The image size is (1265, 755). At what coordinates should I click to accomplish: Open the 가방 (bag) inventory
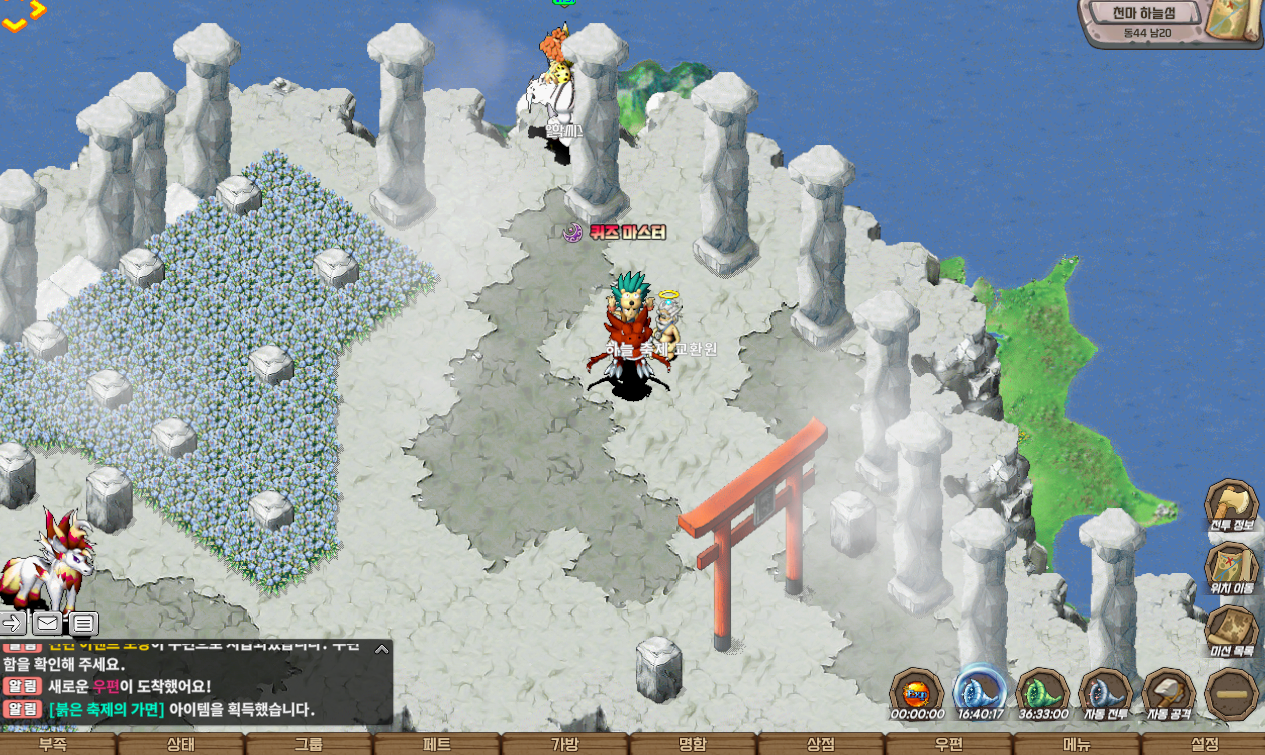pyautogui.click(x=565, y=745)
